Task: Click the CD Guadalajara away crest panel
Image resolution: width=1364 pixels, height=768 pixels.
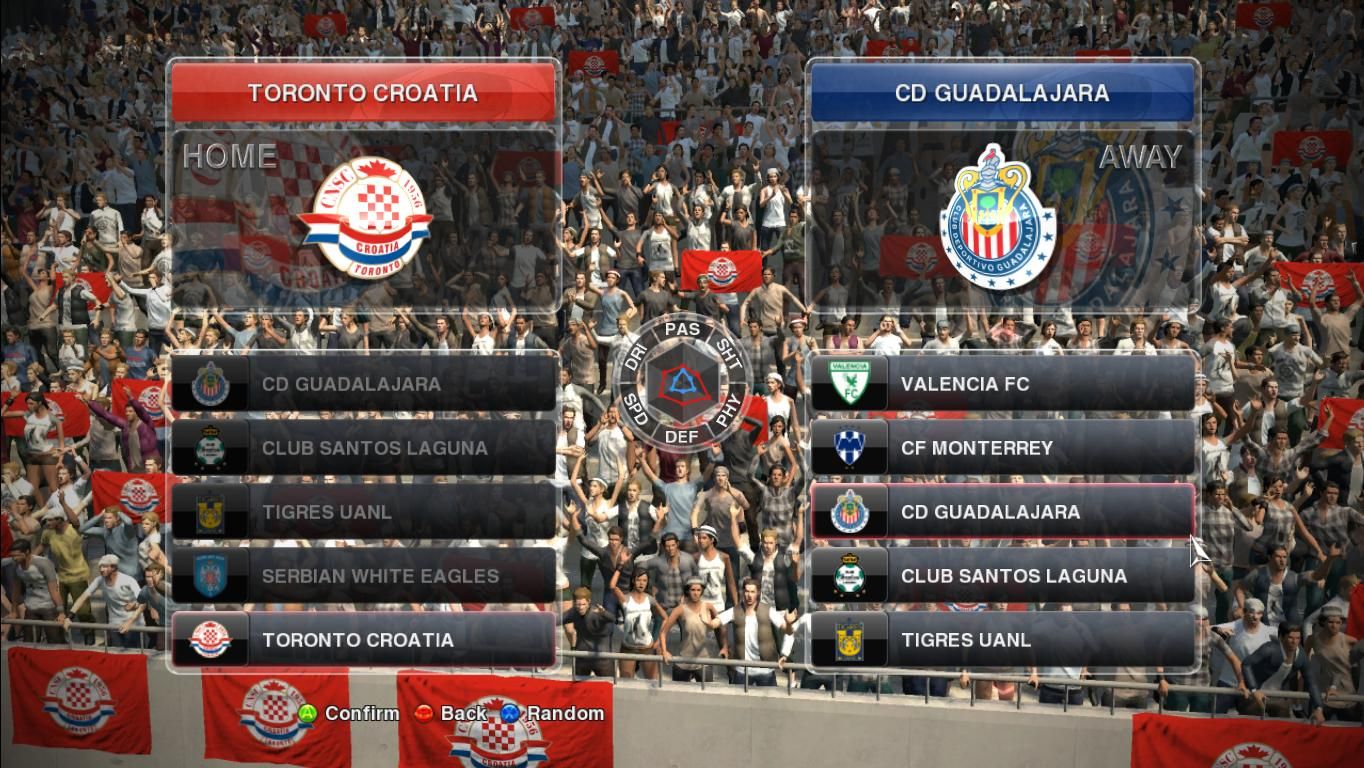Action: point(1002,220)
